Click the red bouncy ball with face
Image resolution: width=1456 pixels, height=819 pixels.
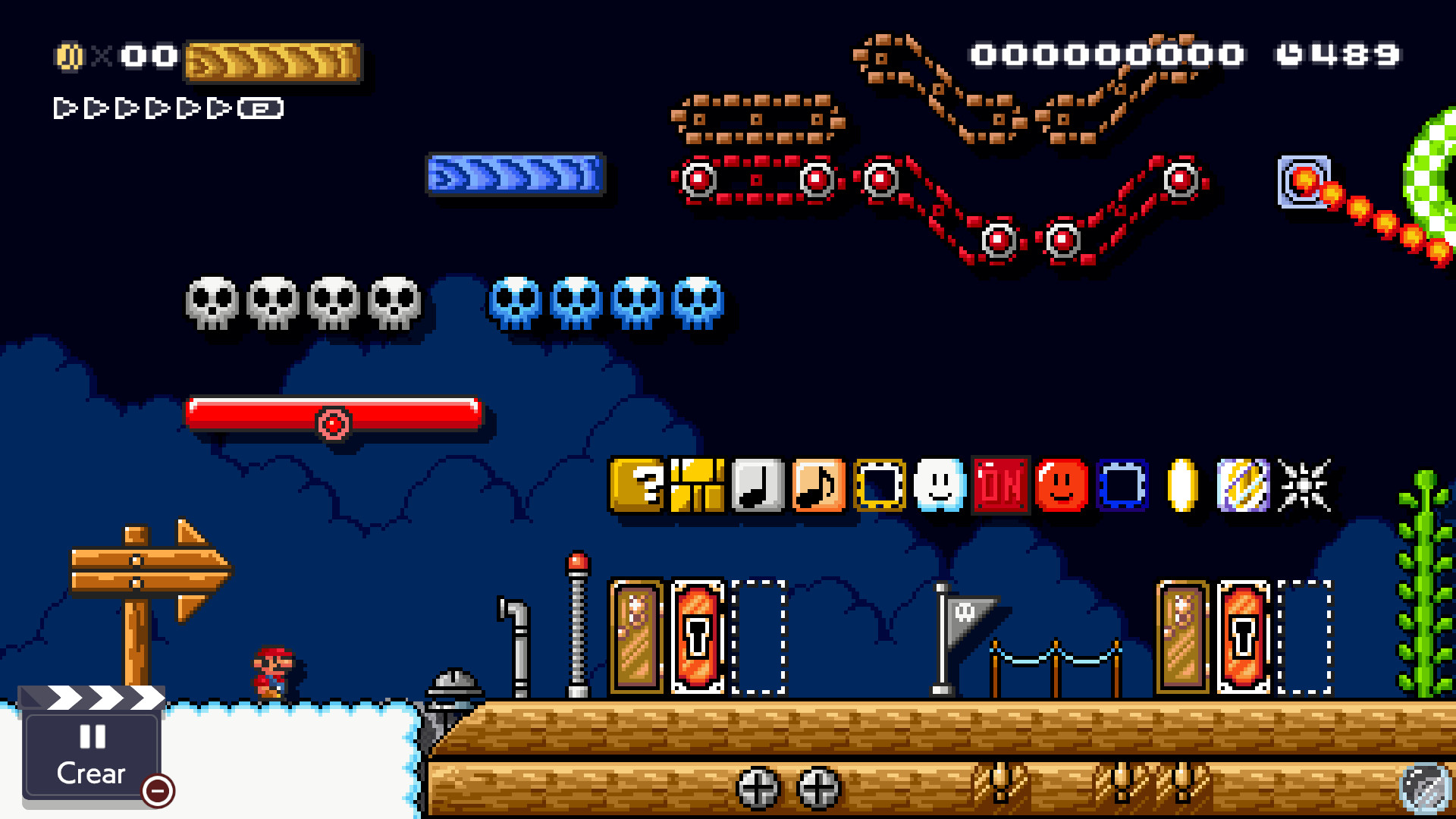[x=1060, y=485]
